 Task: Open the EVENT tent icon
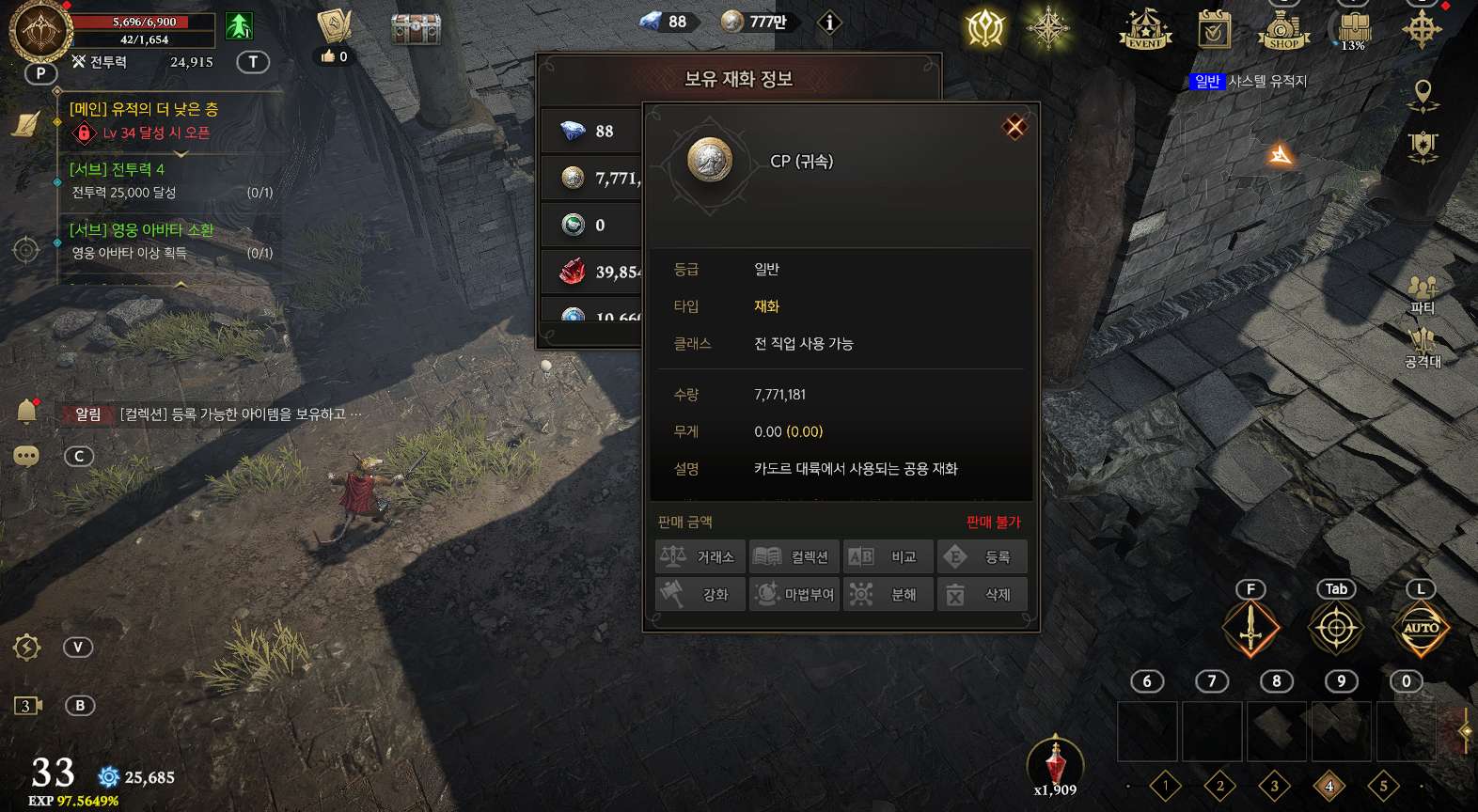[x=1144, y=29]
